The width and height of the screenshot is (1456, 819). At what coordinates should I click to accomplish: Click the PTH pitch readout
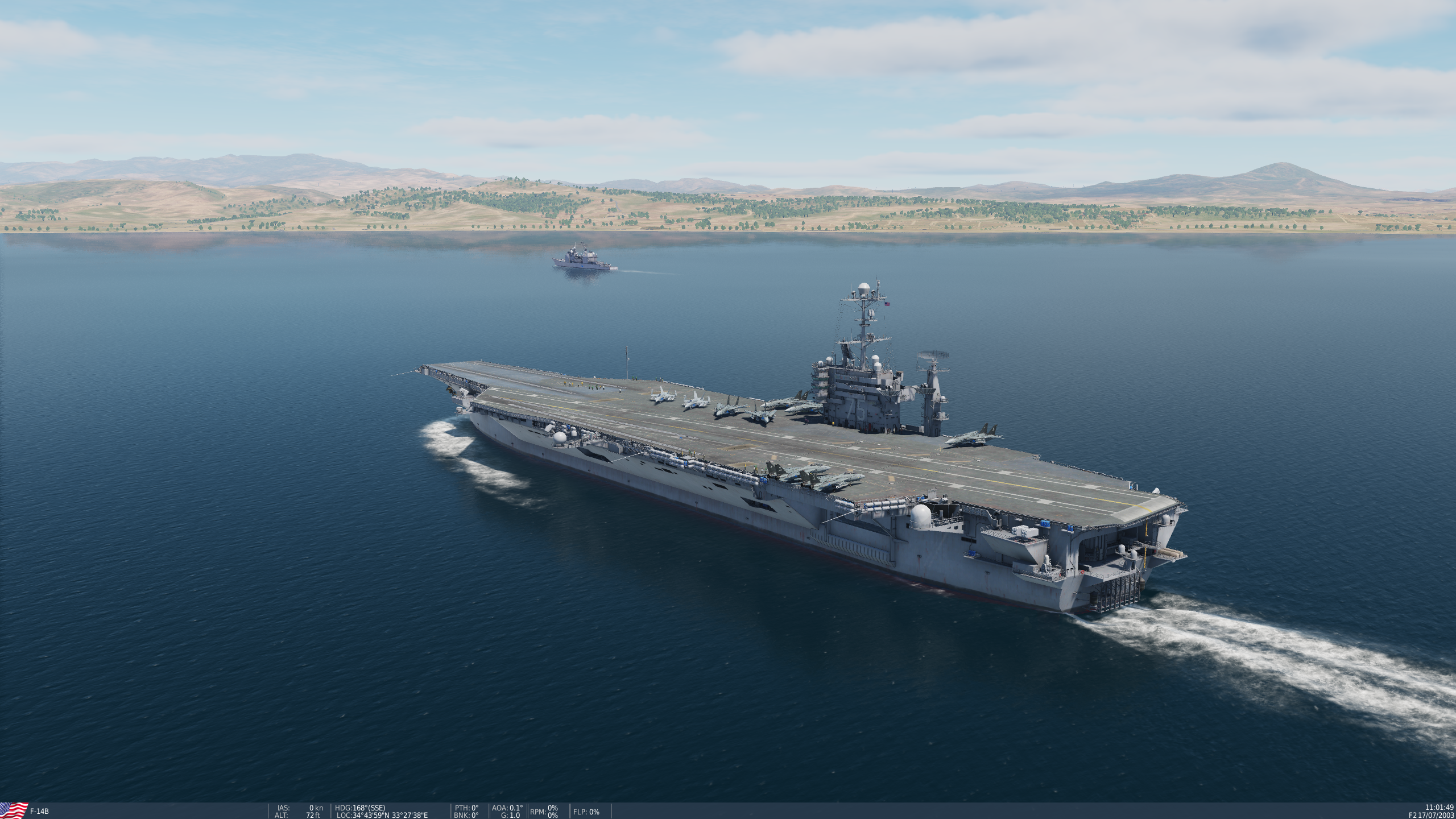(x=468, y=807)
